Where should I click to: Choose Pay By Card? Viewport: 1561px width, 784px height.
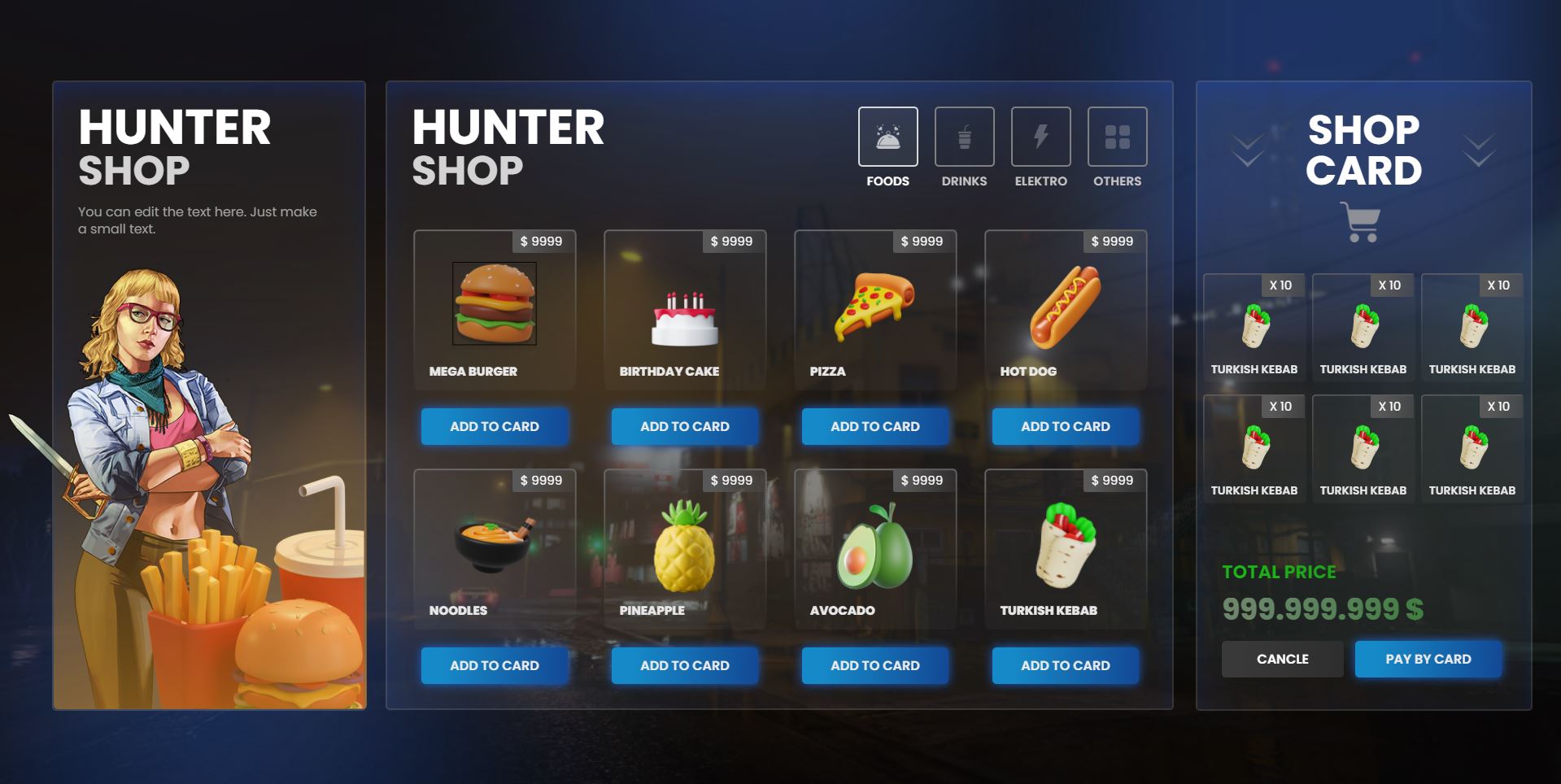1428,659
